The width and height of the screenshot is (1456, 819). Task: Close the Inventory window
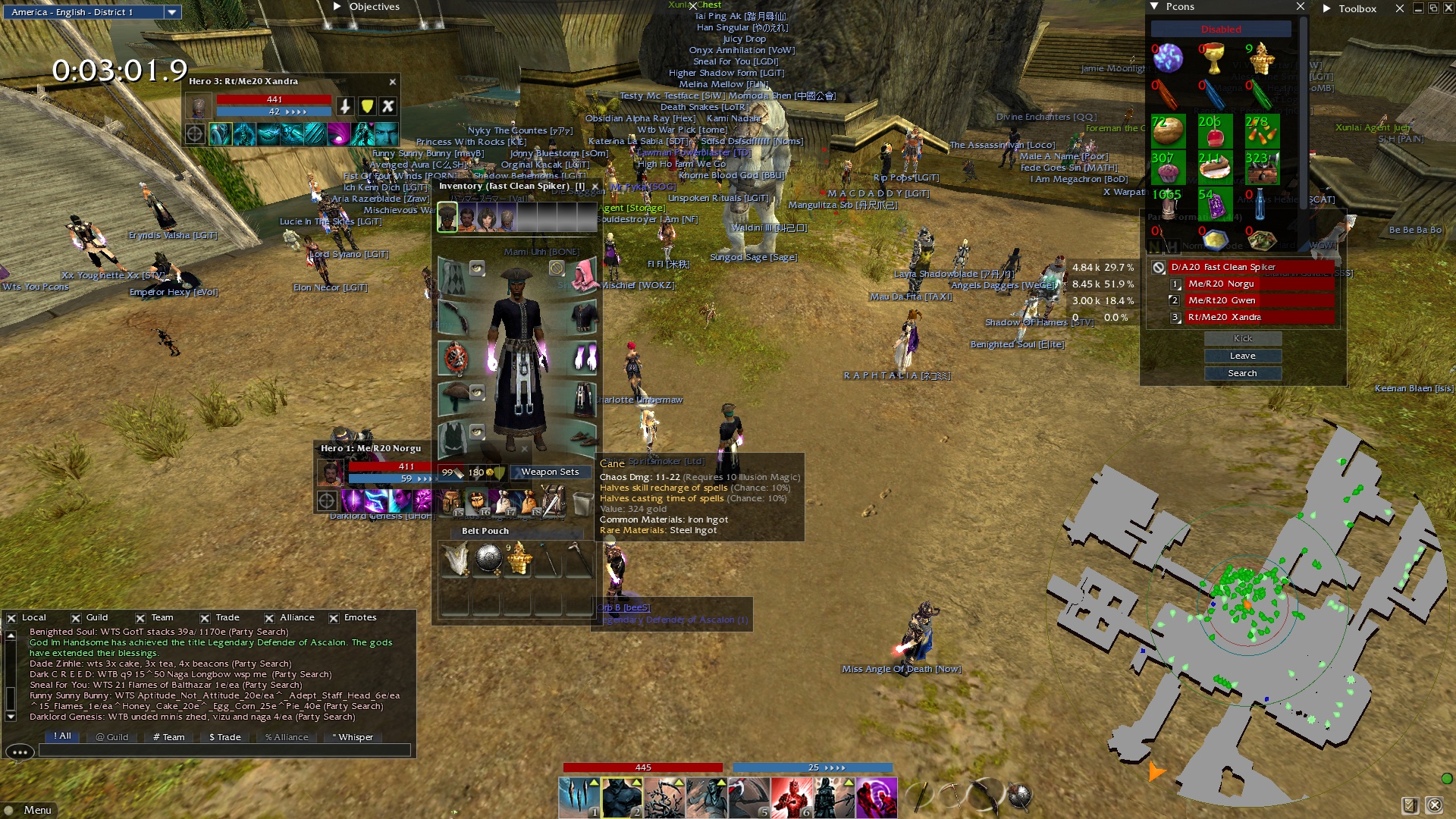[x=595, y=186]
